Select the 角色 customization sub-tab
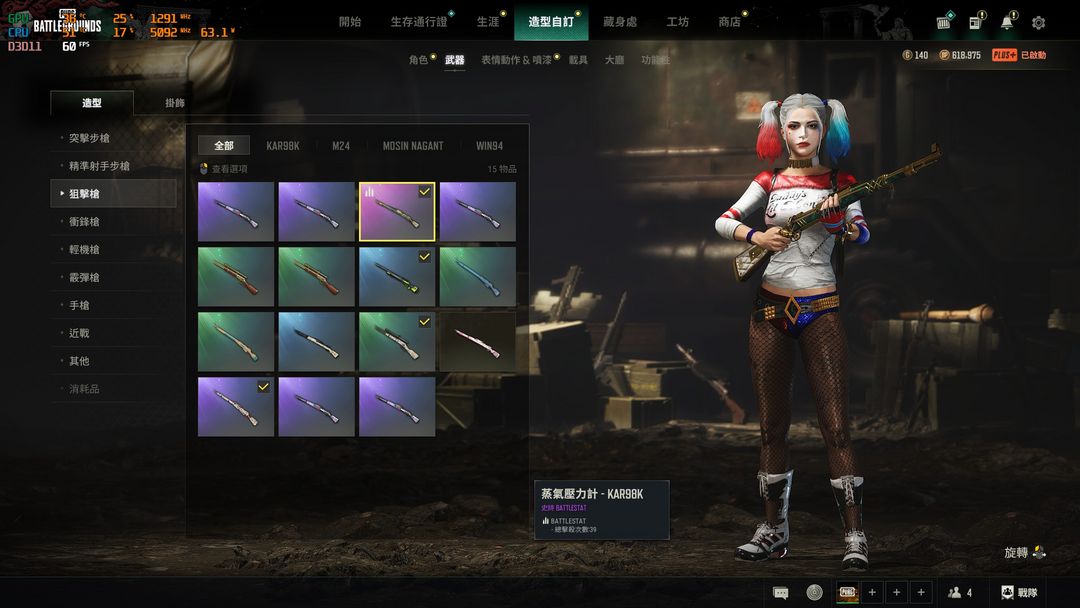This screenshot has width=1080, height=608. 418,60
